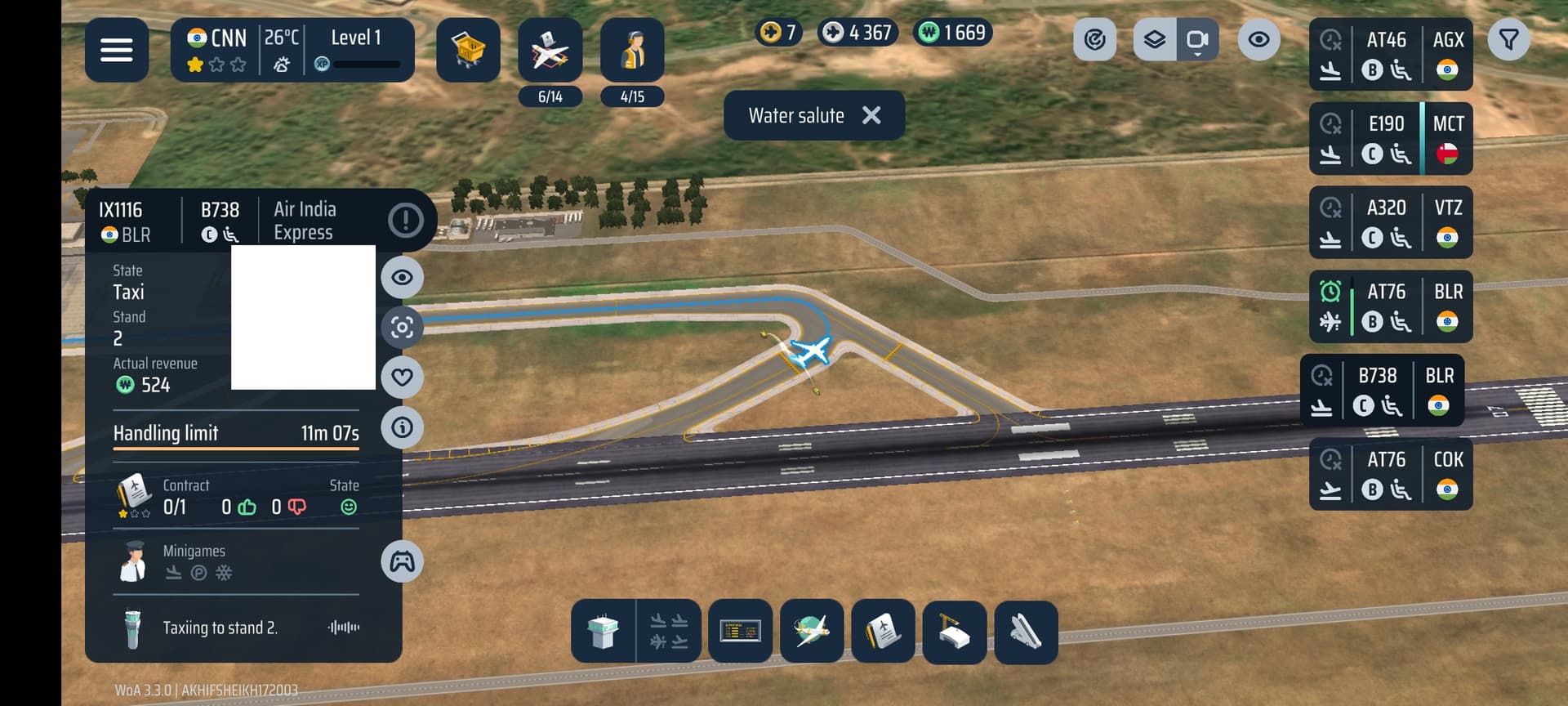Screen dimensions: 1568x706
Task: Focus camera on the IX1116 aircraft
Action: 402,328
